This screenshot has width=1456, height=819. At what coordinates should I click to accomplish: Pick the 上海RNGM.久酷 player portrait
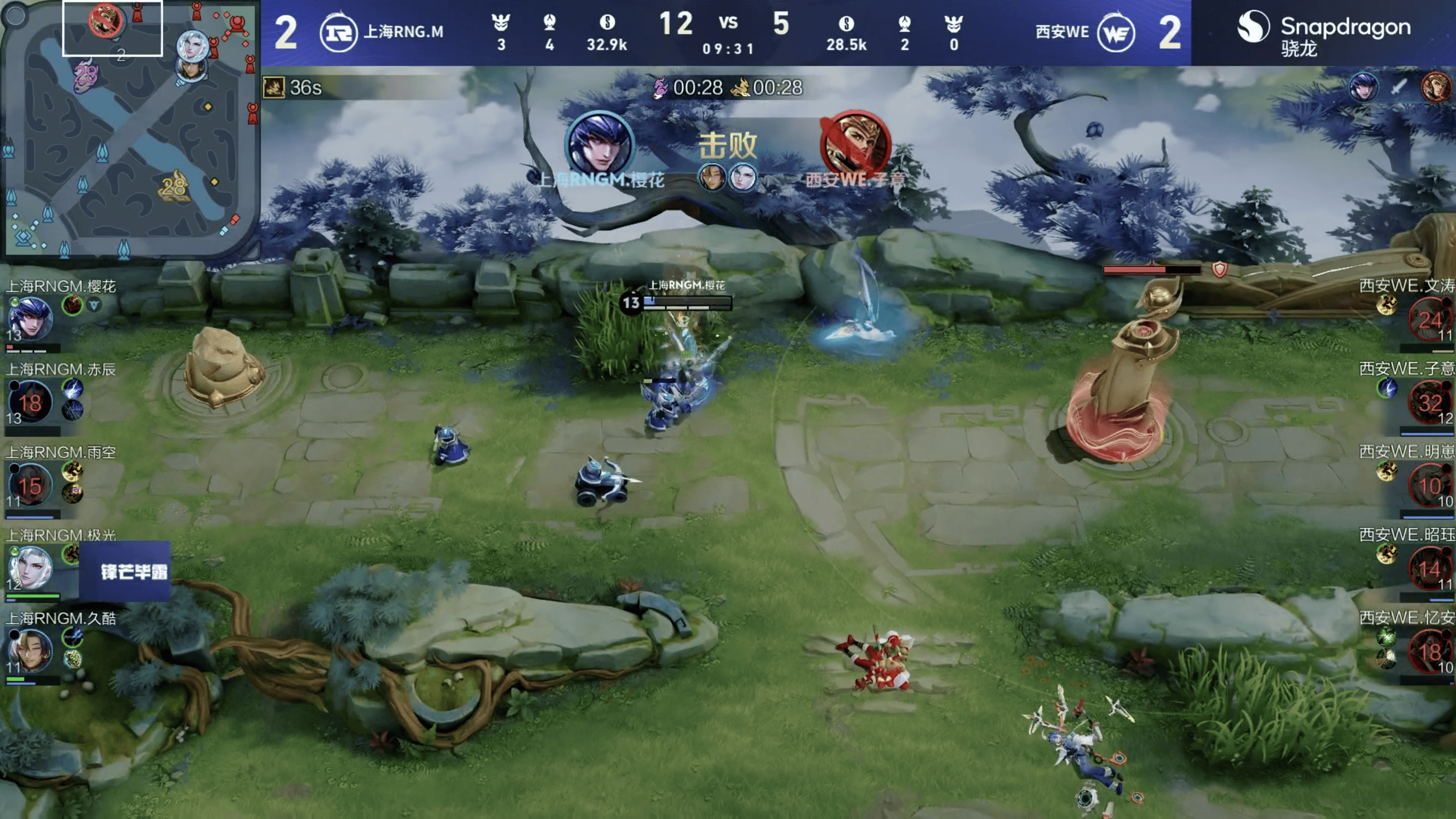click(30, 651)
